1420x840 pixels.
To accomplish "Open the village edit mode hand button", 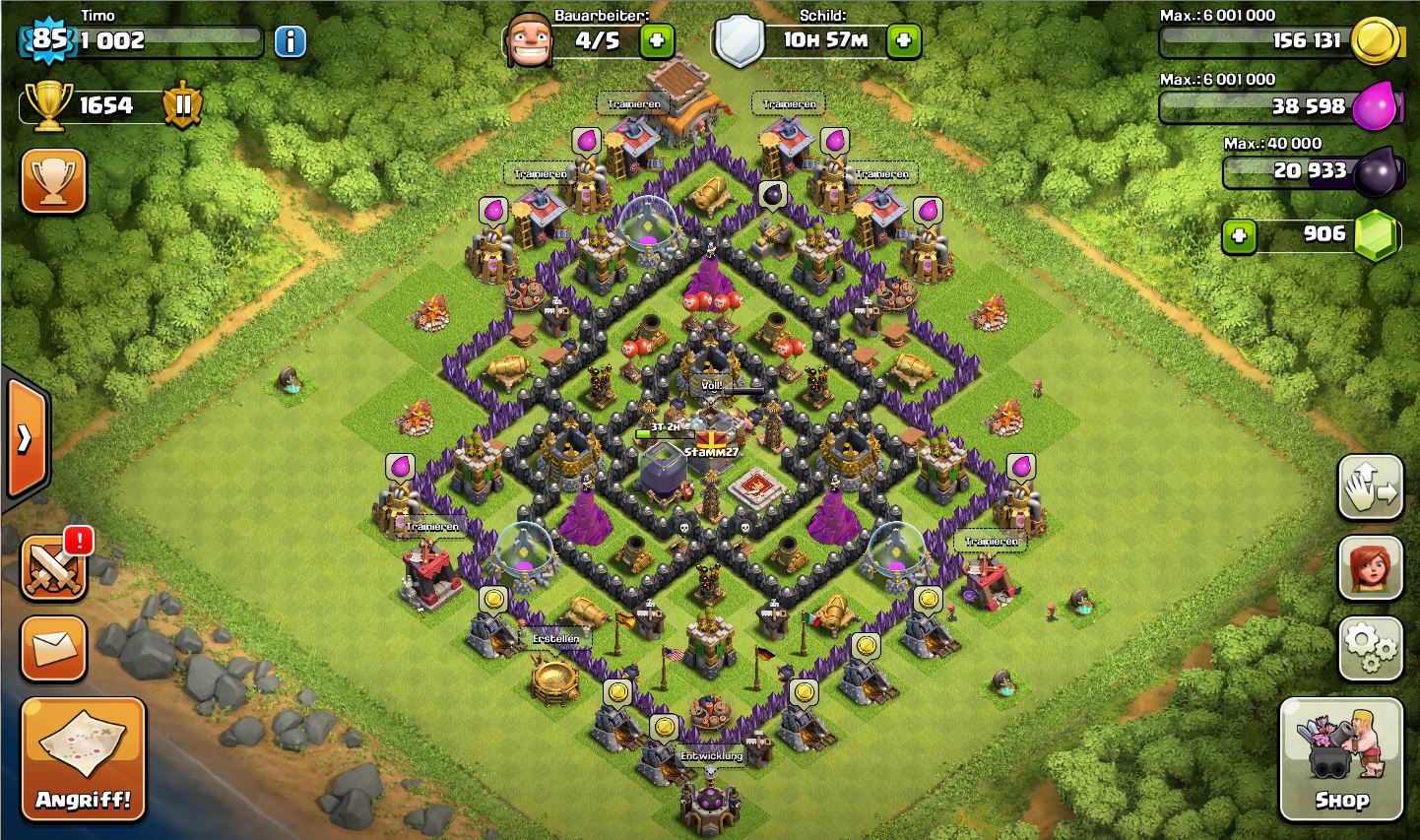I will coord(1370,487).
